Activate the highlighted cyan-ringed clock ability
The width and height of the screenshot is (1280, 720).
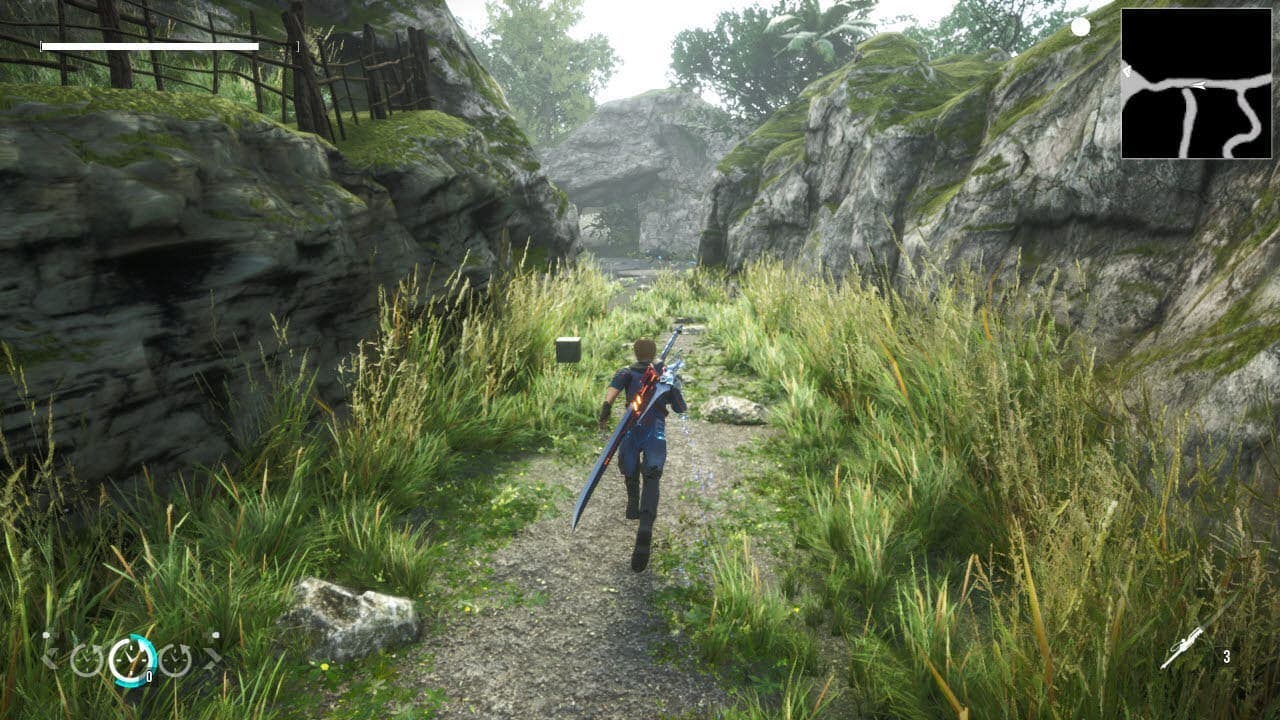[x=132, y=660]
